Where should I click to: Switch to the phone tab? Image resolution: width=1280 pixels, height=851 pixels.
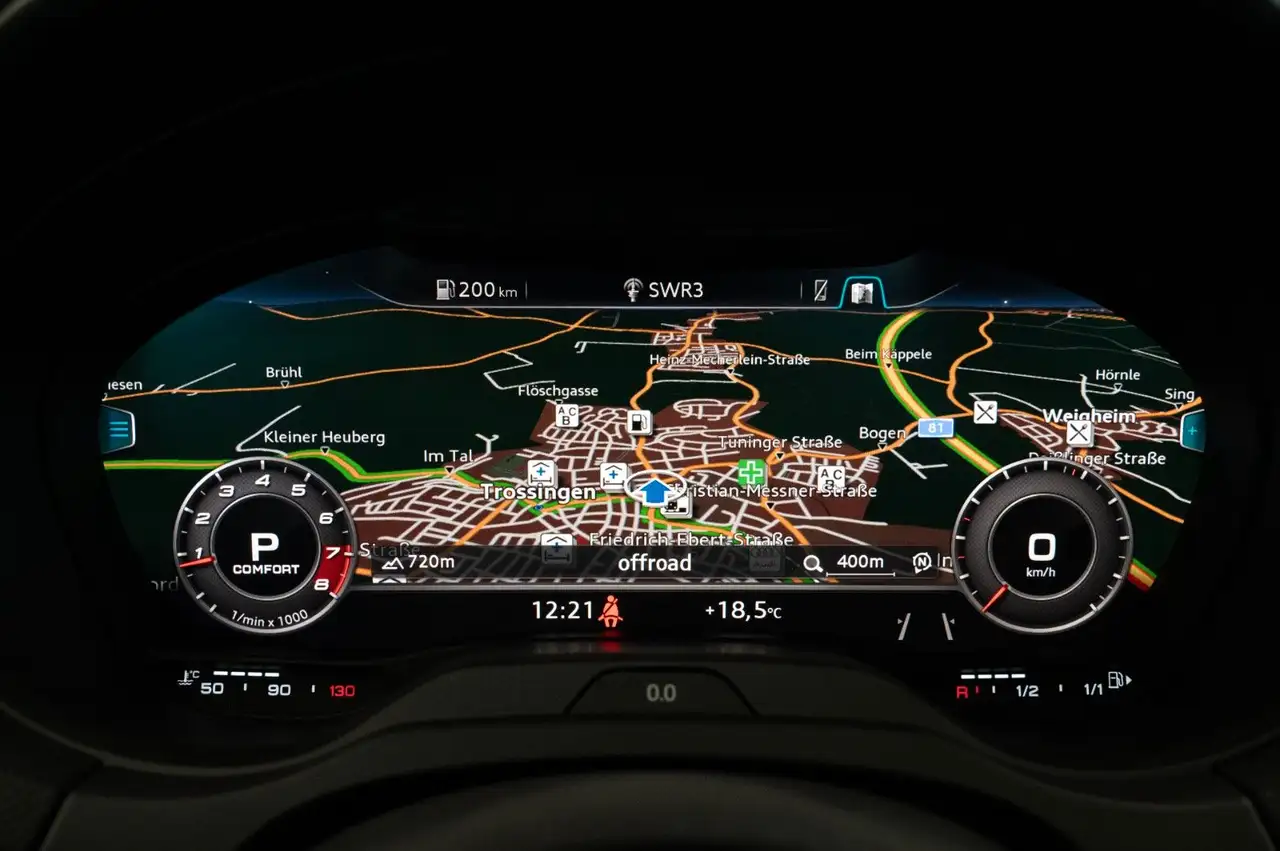[x=820, y=291]
